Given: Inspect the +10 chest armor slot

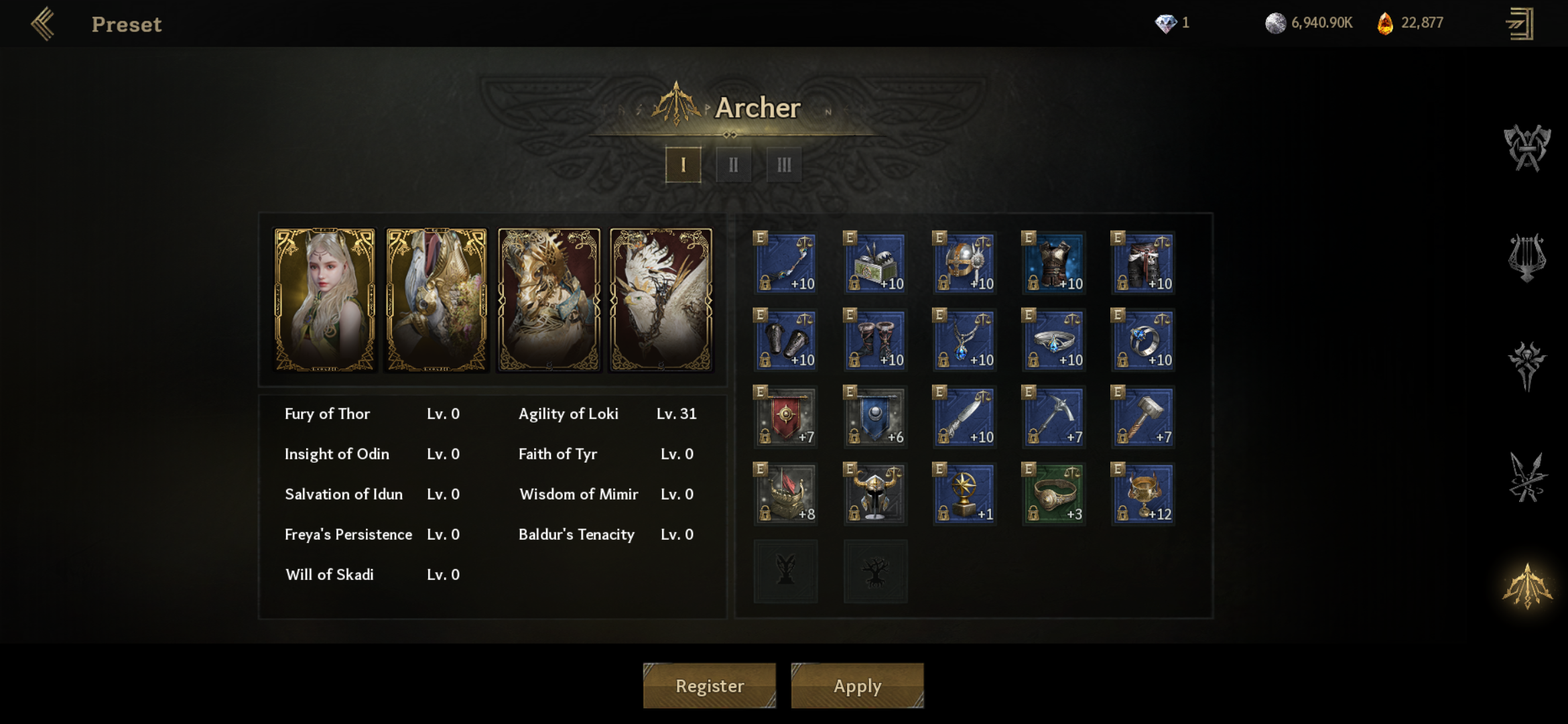Looking at the screenshot, I should [x=1054, y=263].
